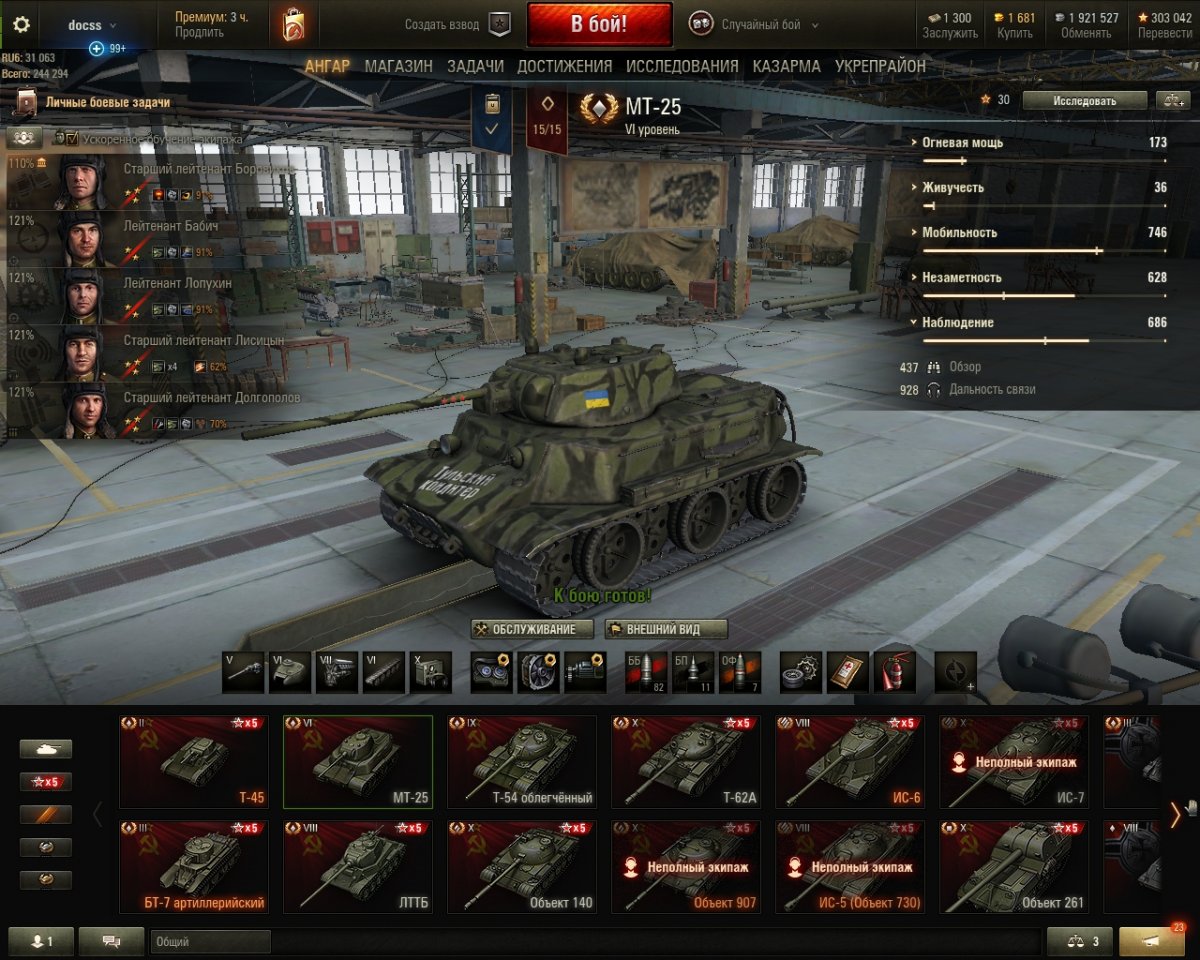Viewport: 1200px width, 960px height.
Task: Pick the ЛТТБ tank tile
Action: coord(357,867)
